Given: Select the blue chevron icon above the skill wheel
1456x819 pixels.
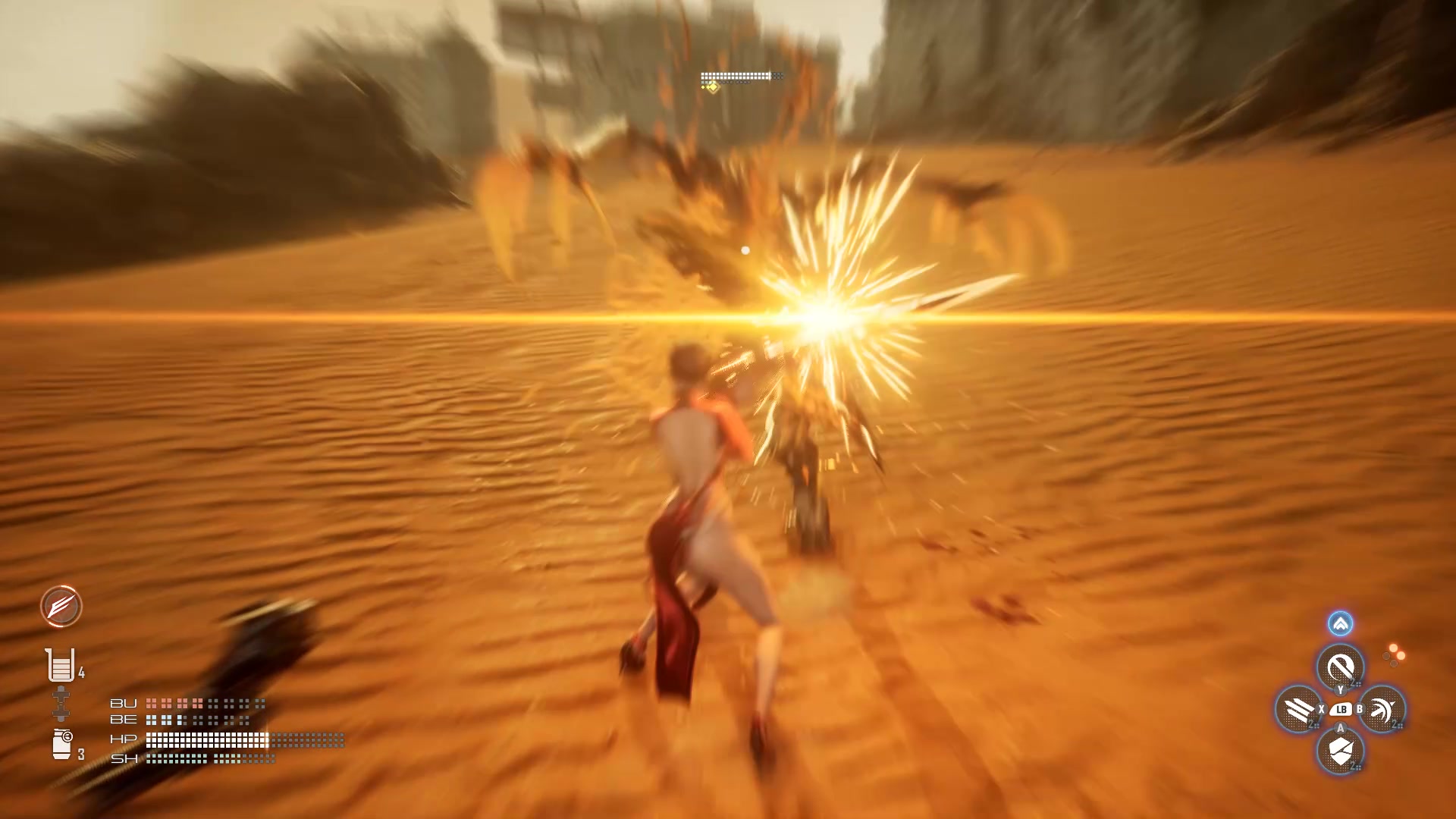Looking at the screenshot, I should click(x=1340, y=623).
